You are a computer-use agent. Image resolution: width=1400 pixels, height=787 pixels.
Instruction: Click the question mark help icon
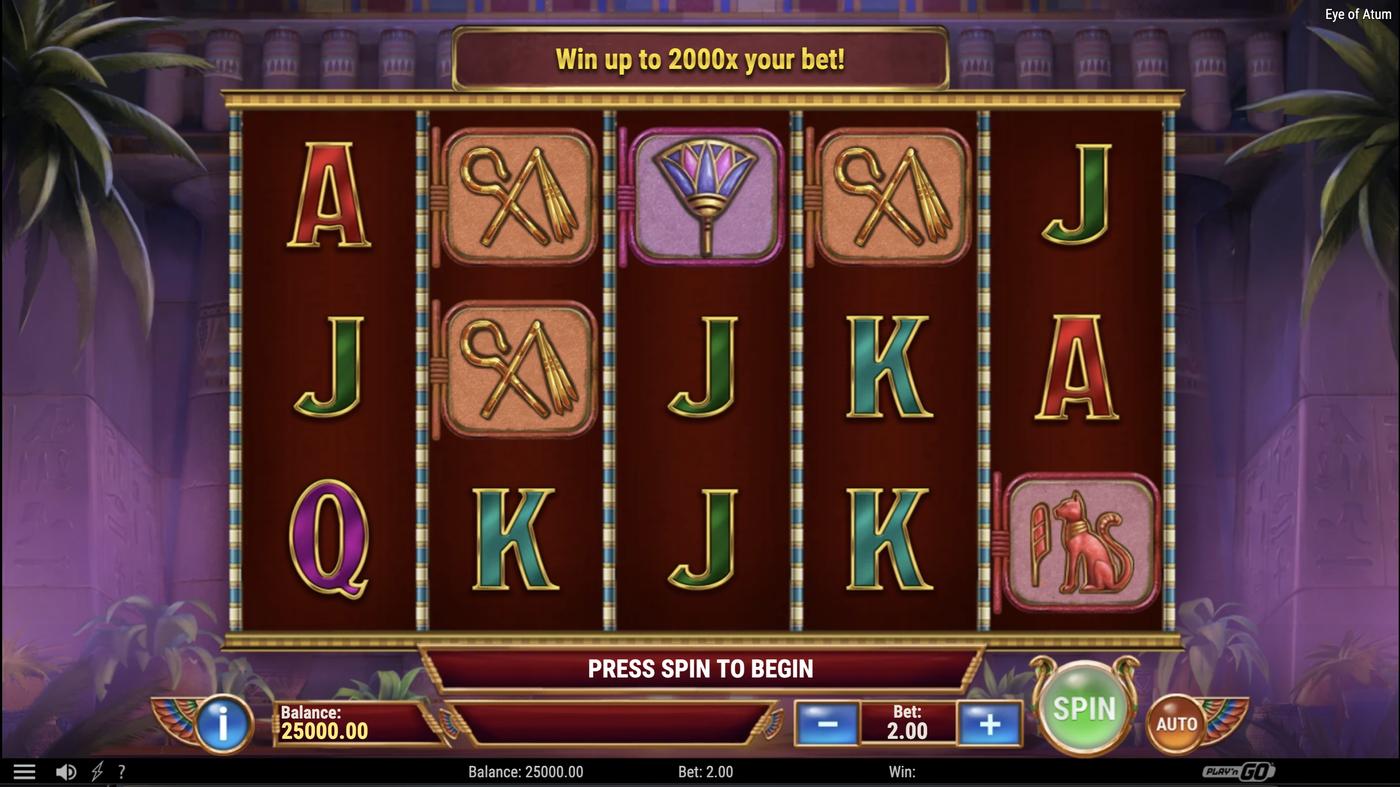(x=121, y=770)
